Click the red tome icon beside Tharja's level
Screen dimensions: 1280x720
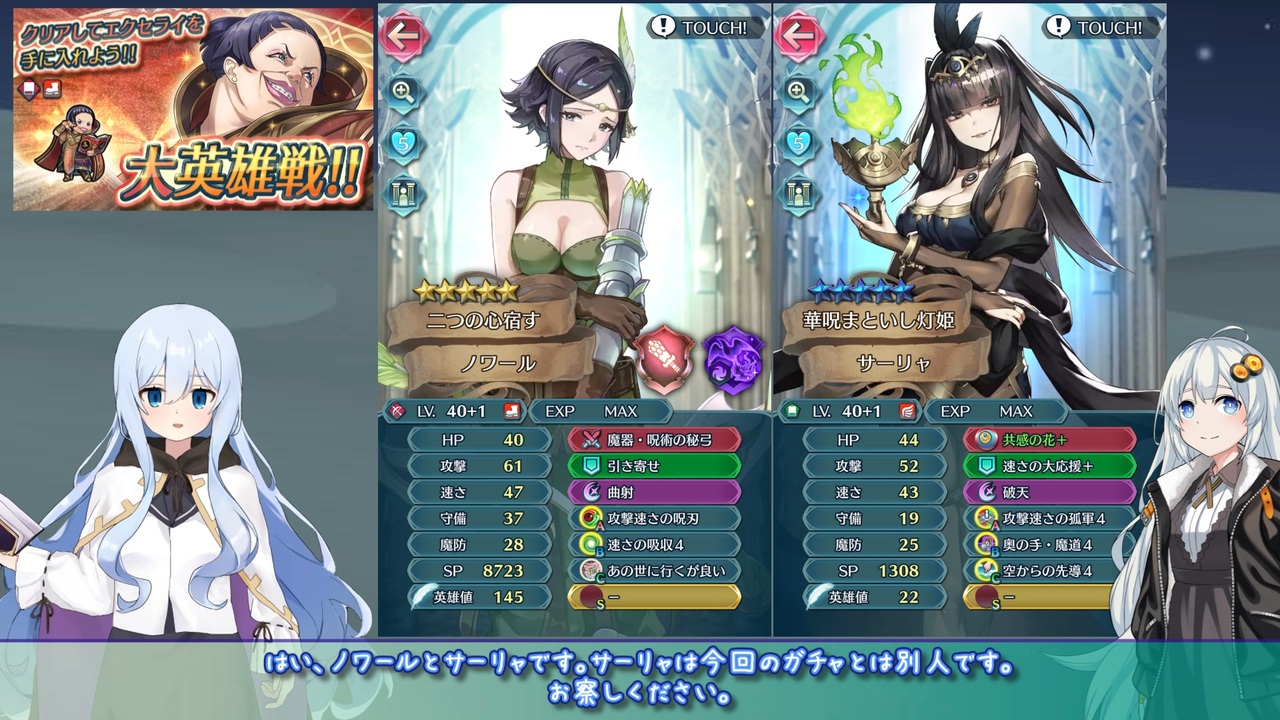904,411
